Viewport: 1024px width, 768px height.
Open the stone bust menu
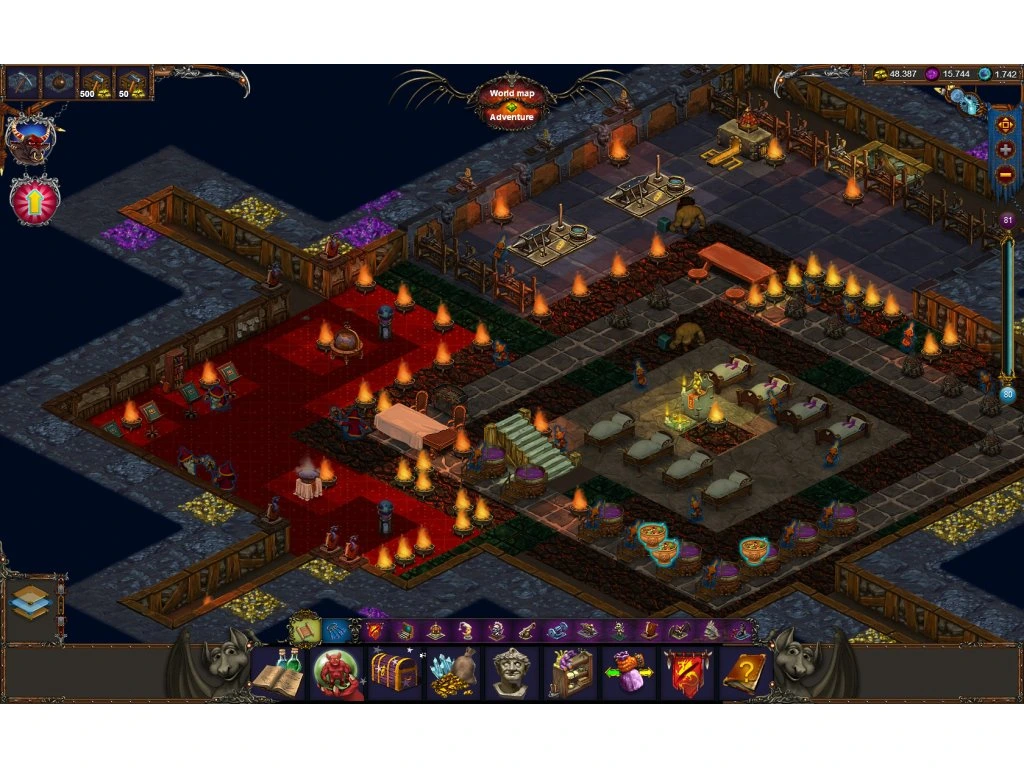(x=511, y=673)
